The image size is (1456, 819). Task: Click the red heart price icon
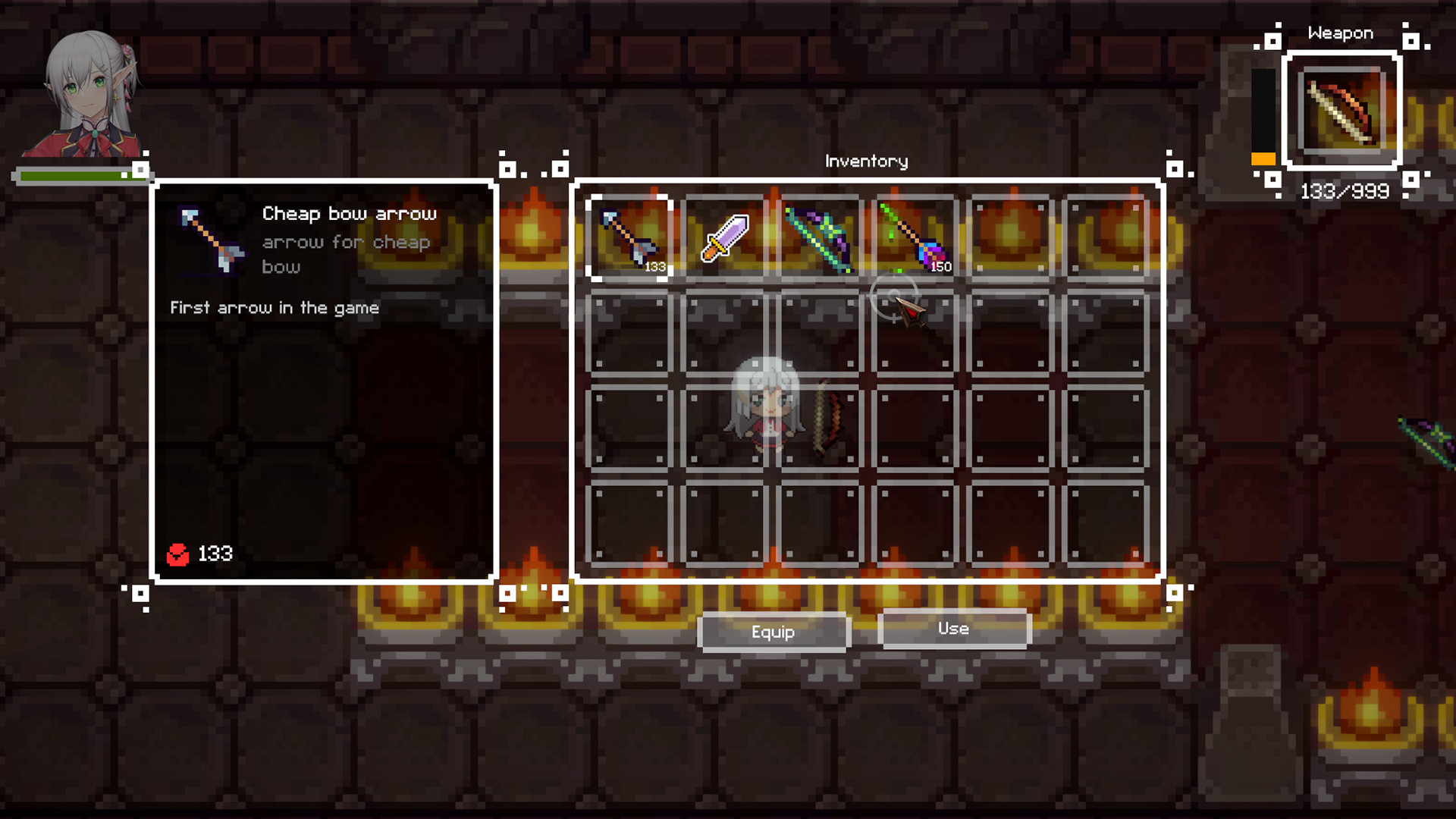(x=178, y=553)
